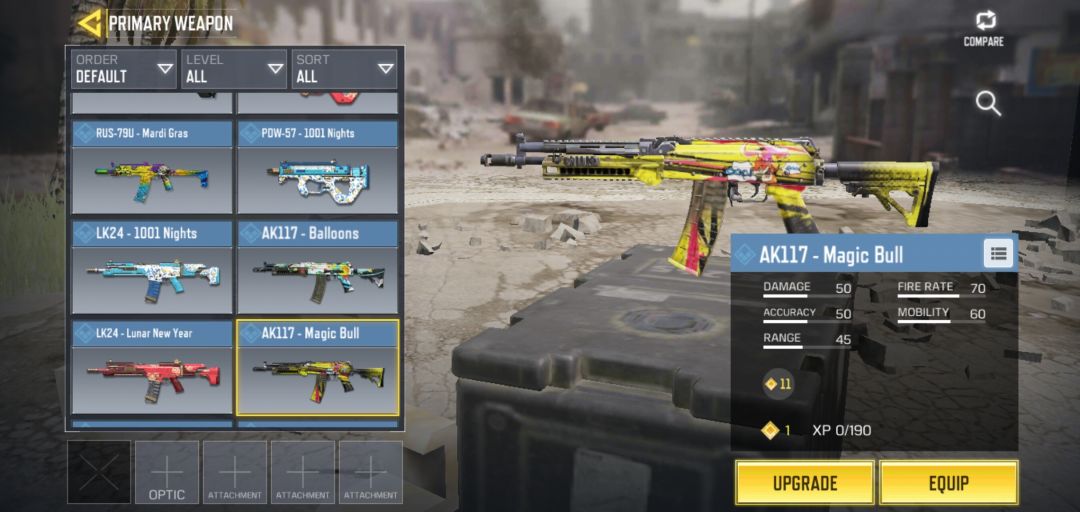Open the weapon details list icon
The height and width of the screenshot is (512, 1080).
click(x=997, y=254)
